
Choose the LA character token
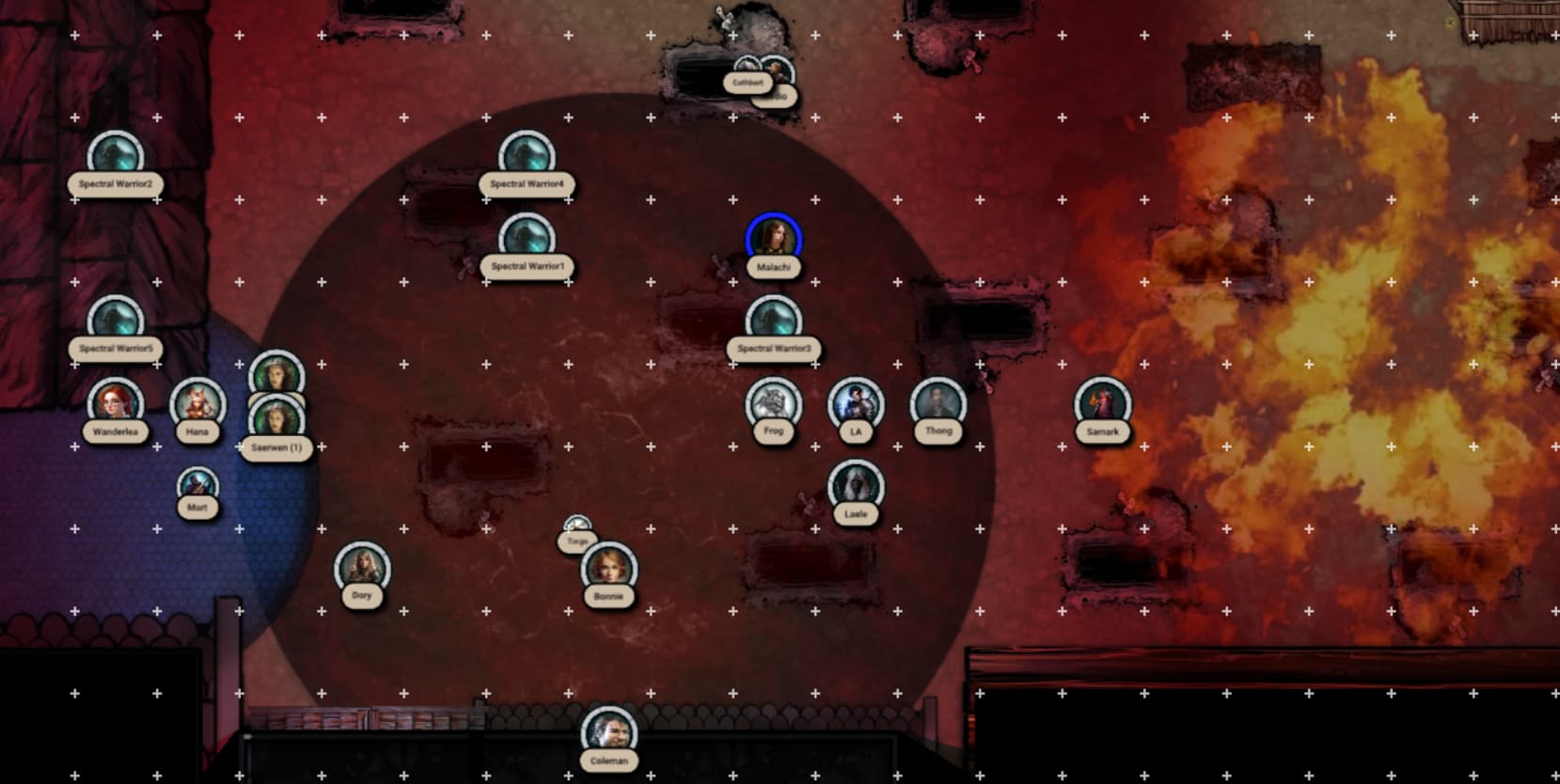click(856, 403)
